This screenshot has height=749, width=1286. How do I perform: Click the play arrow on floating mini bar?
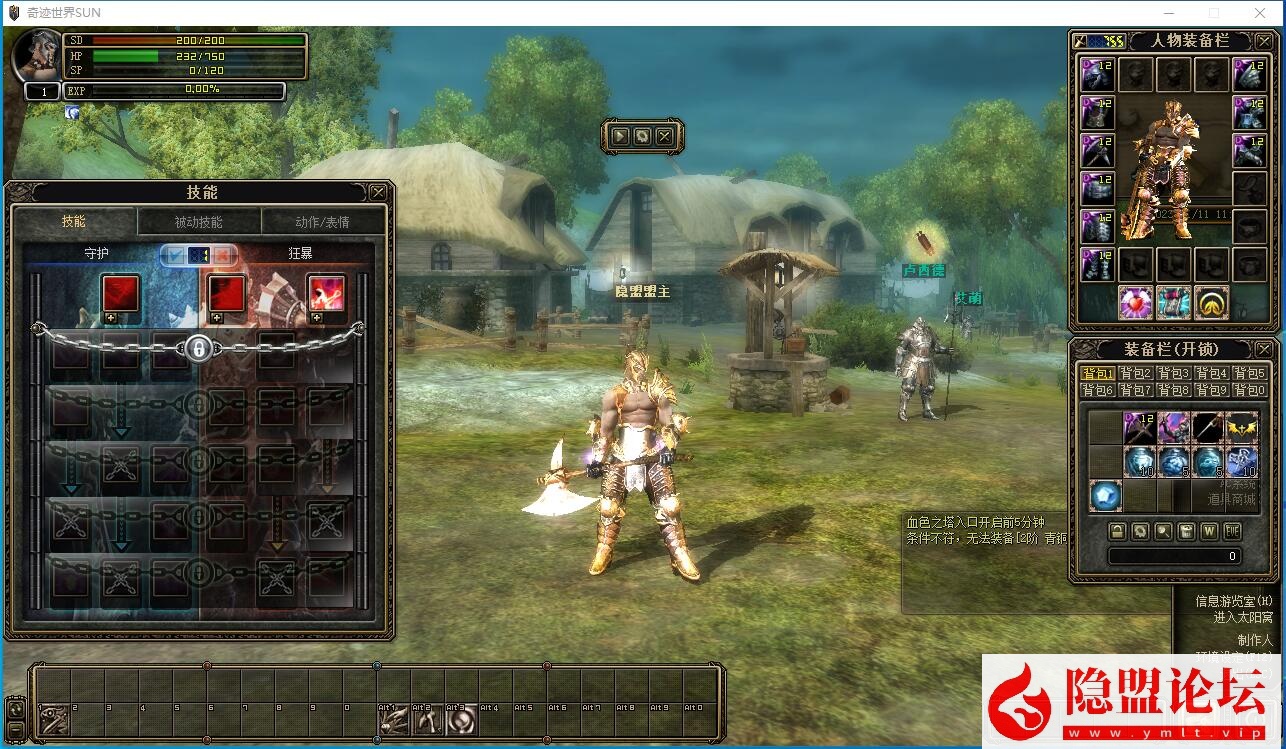point(620,136)
